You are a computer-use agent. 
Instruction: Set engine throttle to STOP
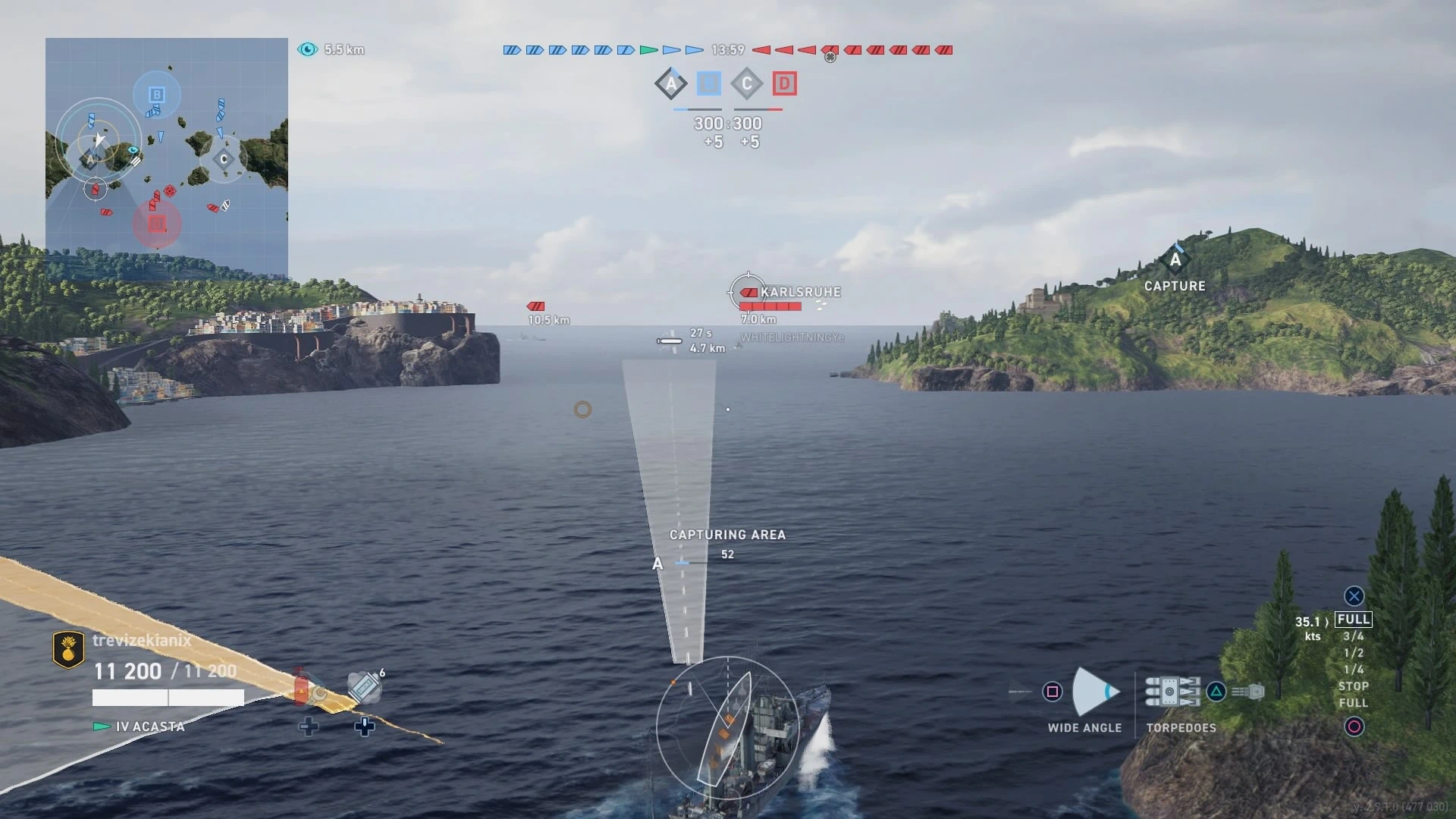(1354, 686)
